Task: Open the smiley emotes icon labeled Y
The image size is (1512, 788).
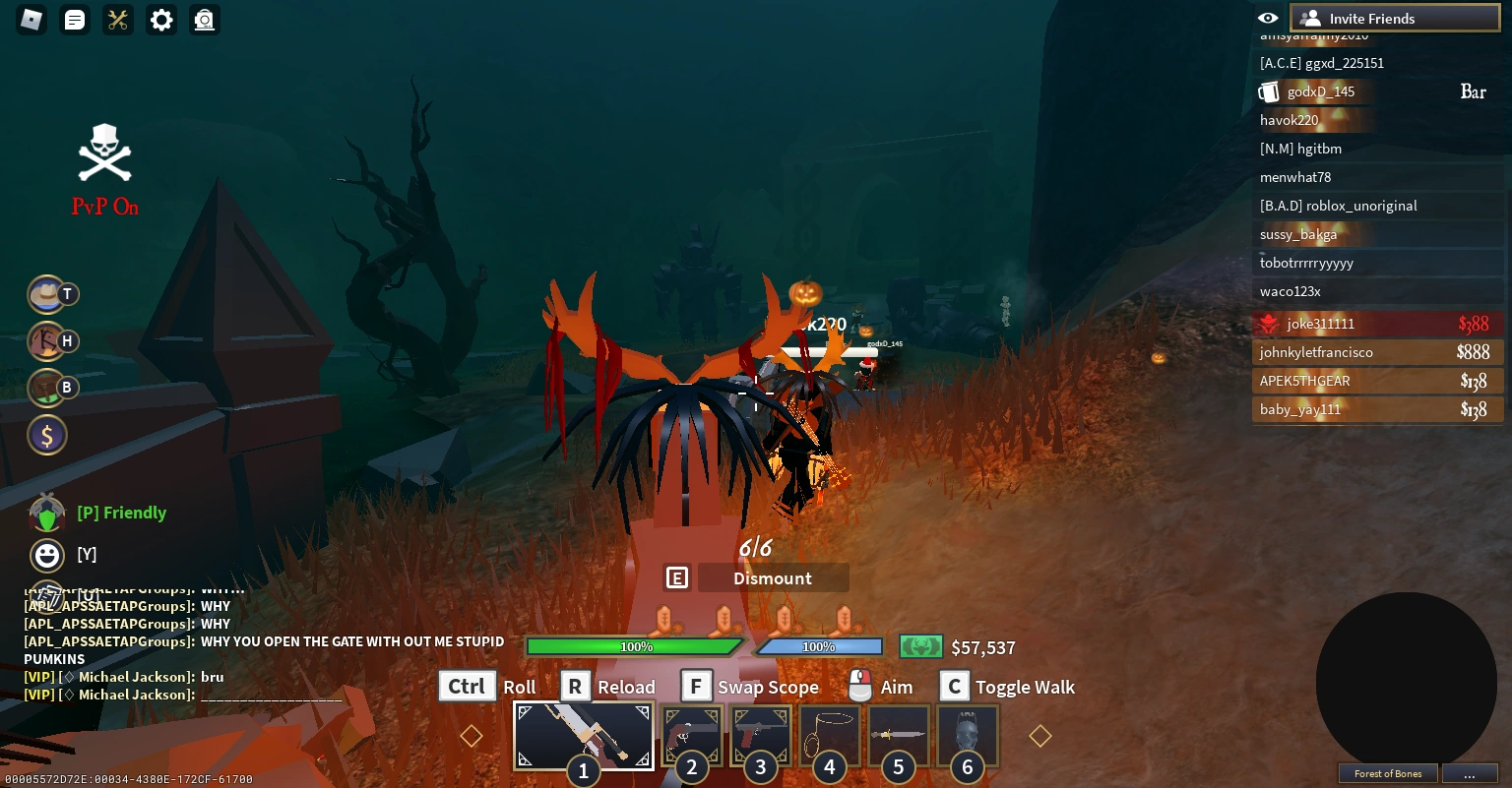Action: (47, 555)
